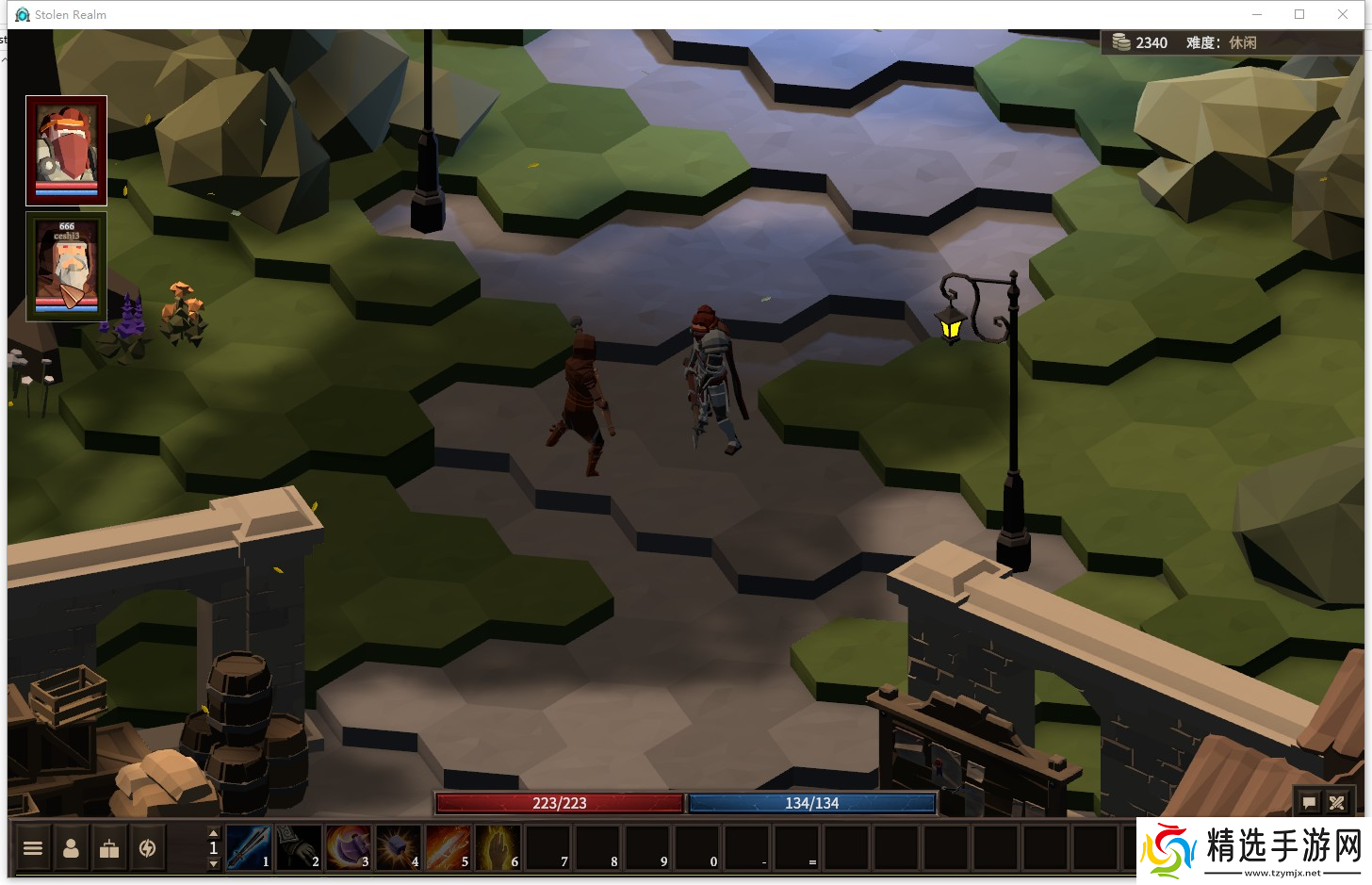1372x885 pixels.
Task: Use the glowing hammer skill in slot 4
Action: [x=399, y=846]
